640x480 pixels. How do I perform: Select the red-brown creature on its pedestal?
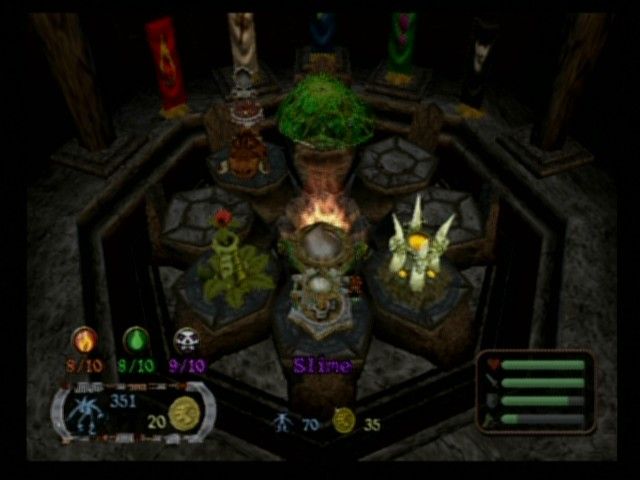point(243,155)
